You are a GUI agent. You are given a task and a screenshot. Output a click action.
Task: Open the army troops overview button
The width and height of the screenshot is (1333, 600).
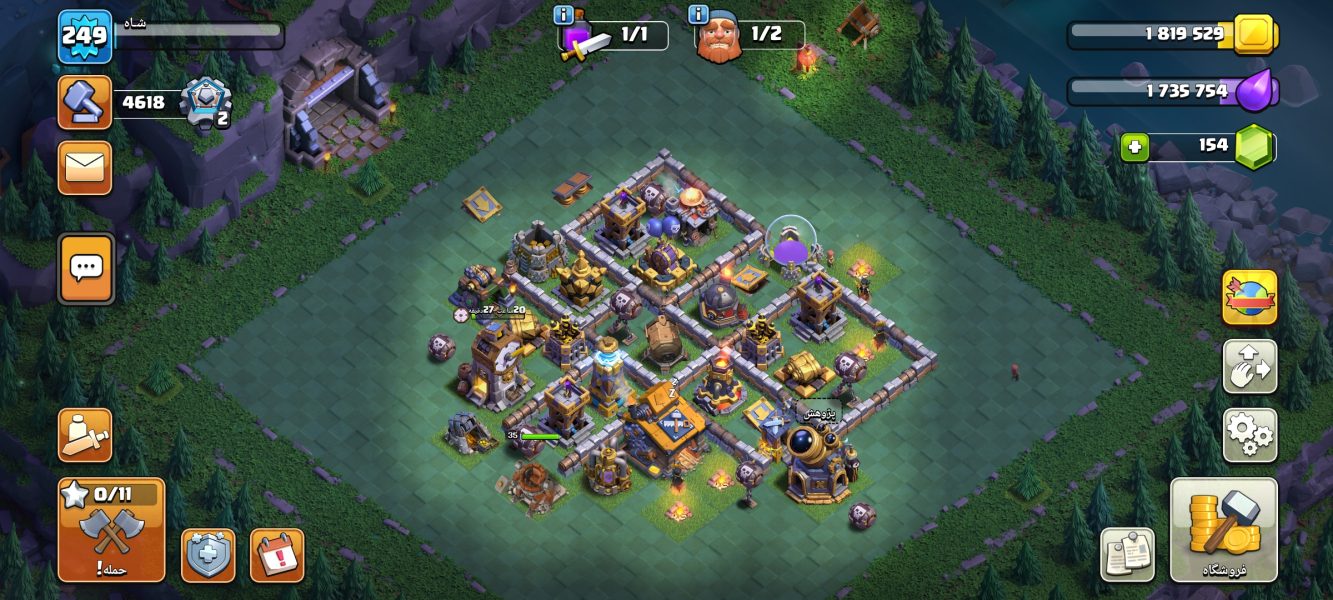point(85,435)
